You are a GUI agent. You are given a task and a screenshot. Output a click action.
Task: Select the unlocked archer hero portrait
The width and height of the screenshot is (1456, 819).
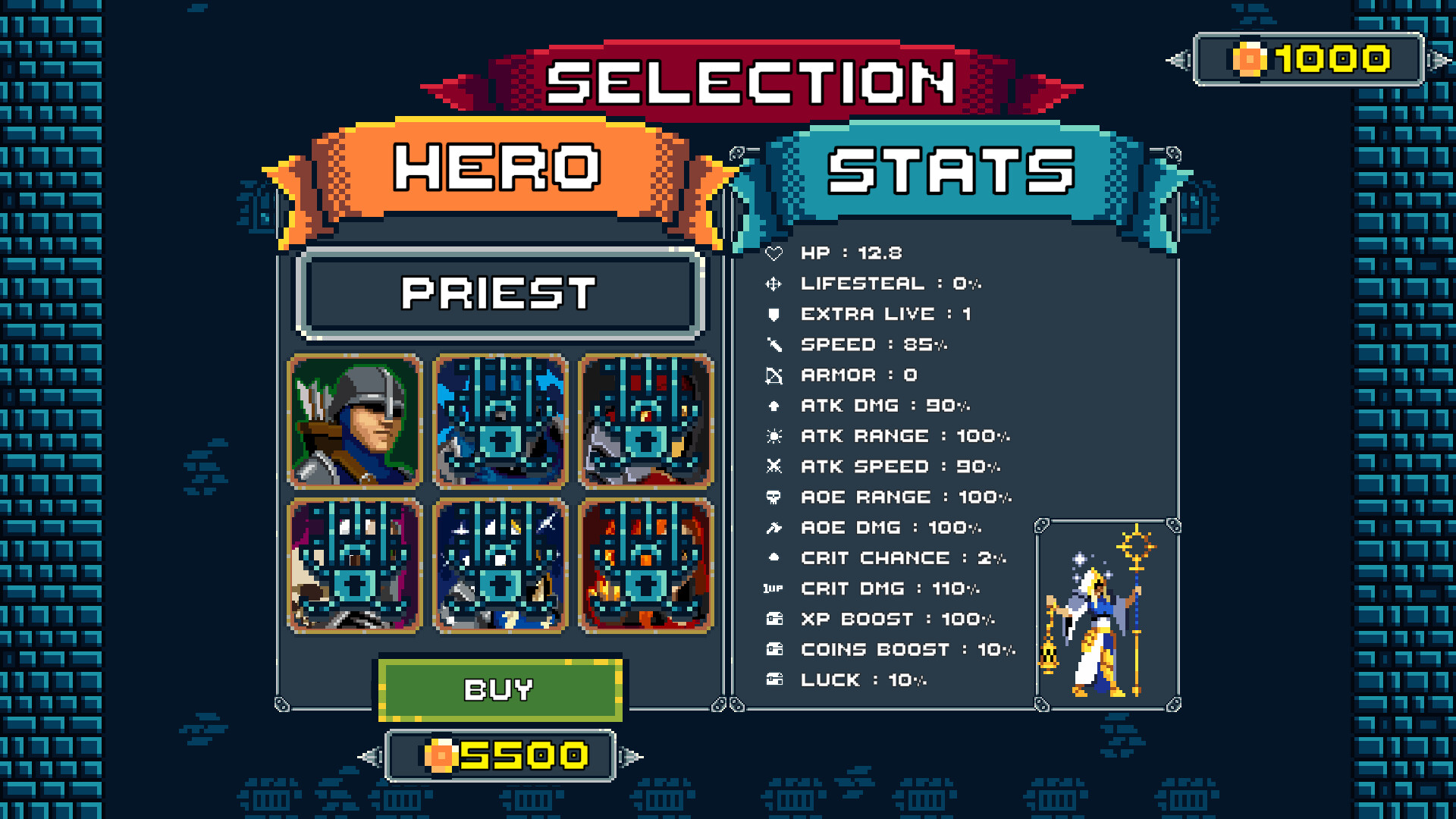coord(353,420)
